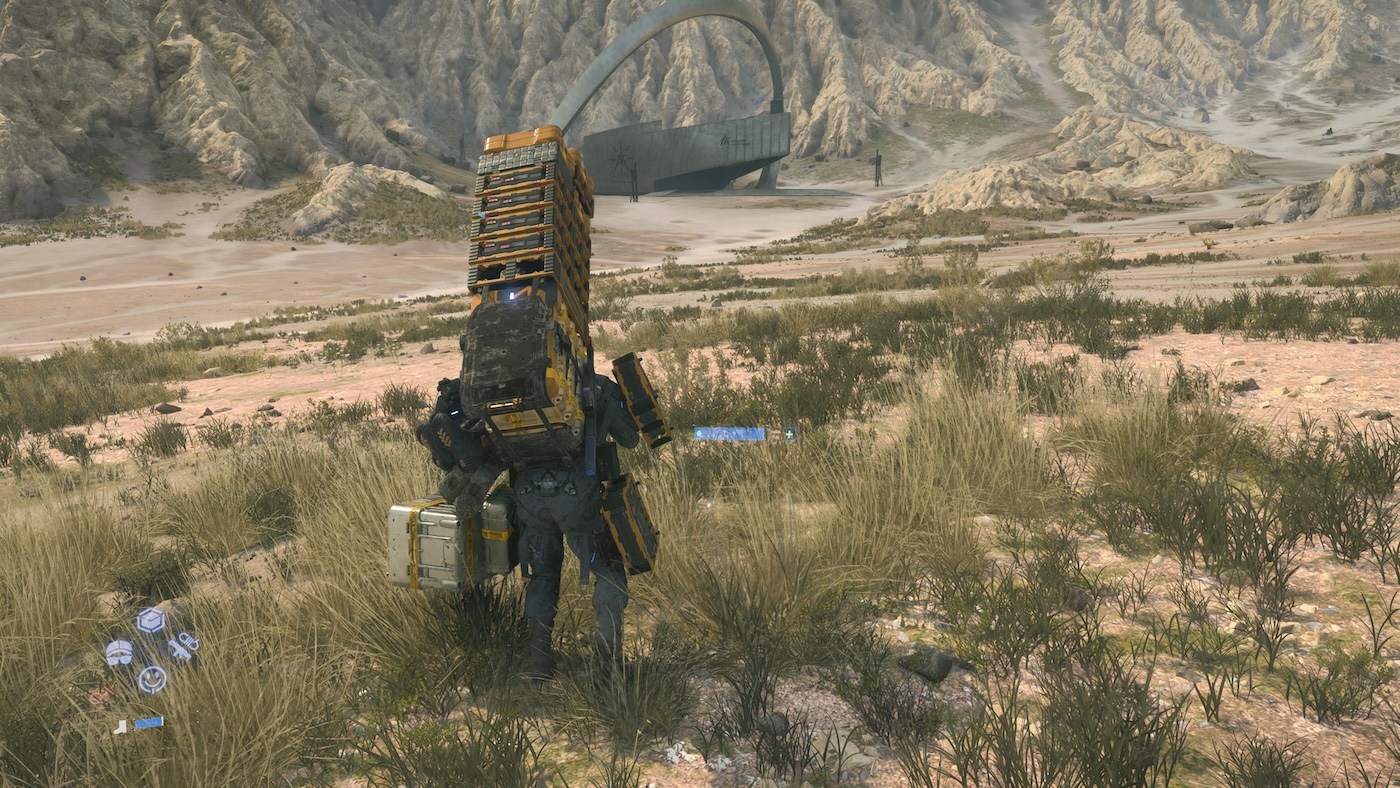Open the cargo box icon

point(150,621)
